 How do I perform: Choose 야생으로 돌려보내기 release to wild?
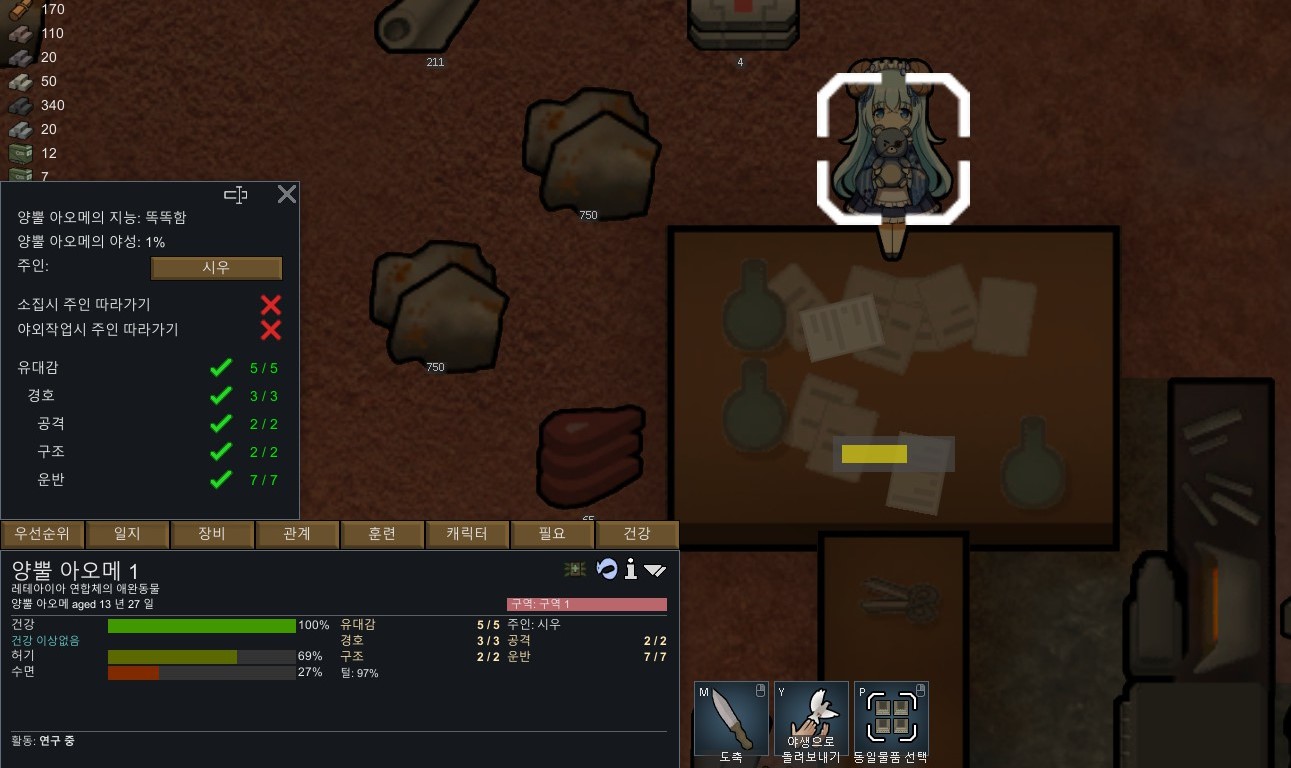(x=811, y=718)
